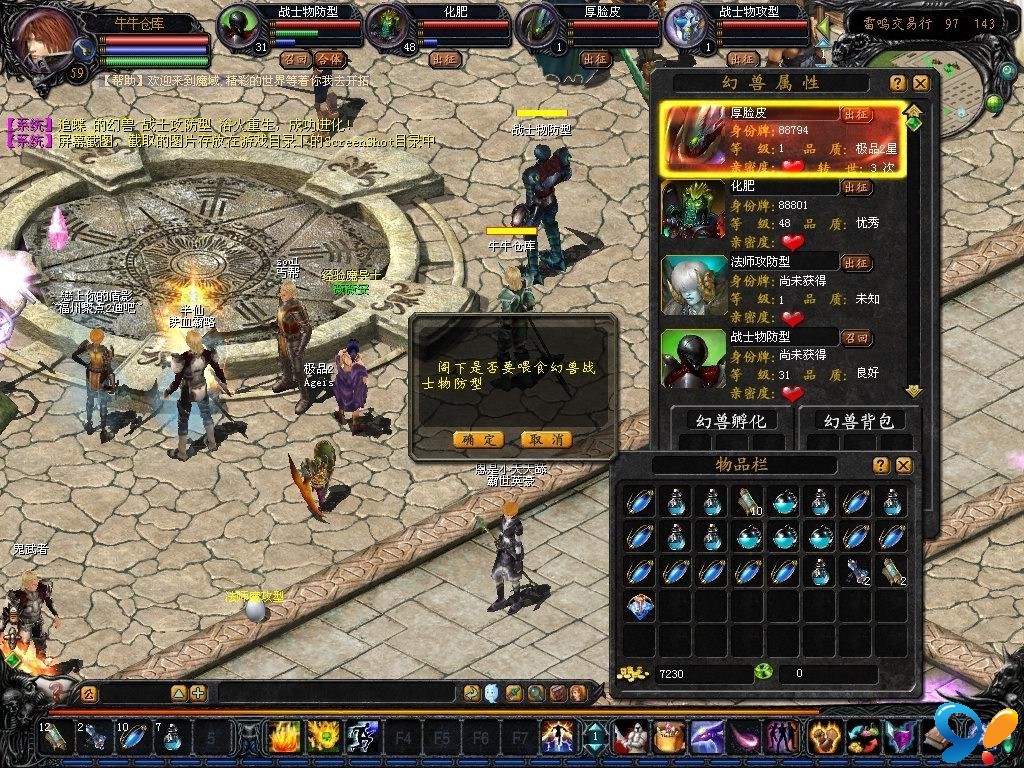Recall the 战士物防型 pet in the list

coord(856,337)
